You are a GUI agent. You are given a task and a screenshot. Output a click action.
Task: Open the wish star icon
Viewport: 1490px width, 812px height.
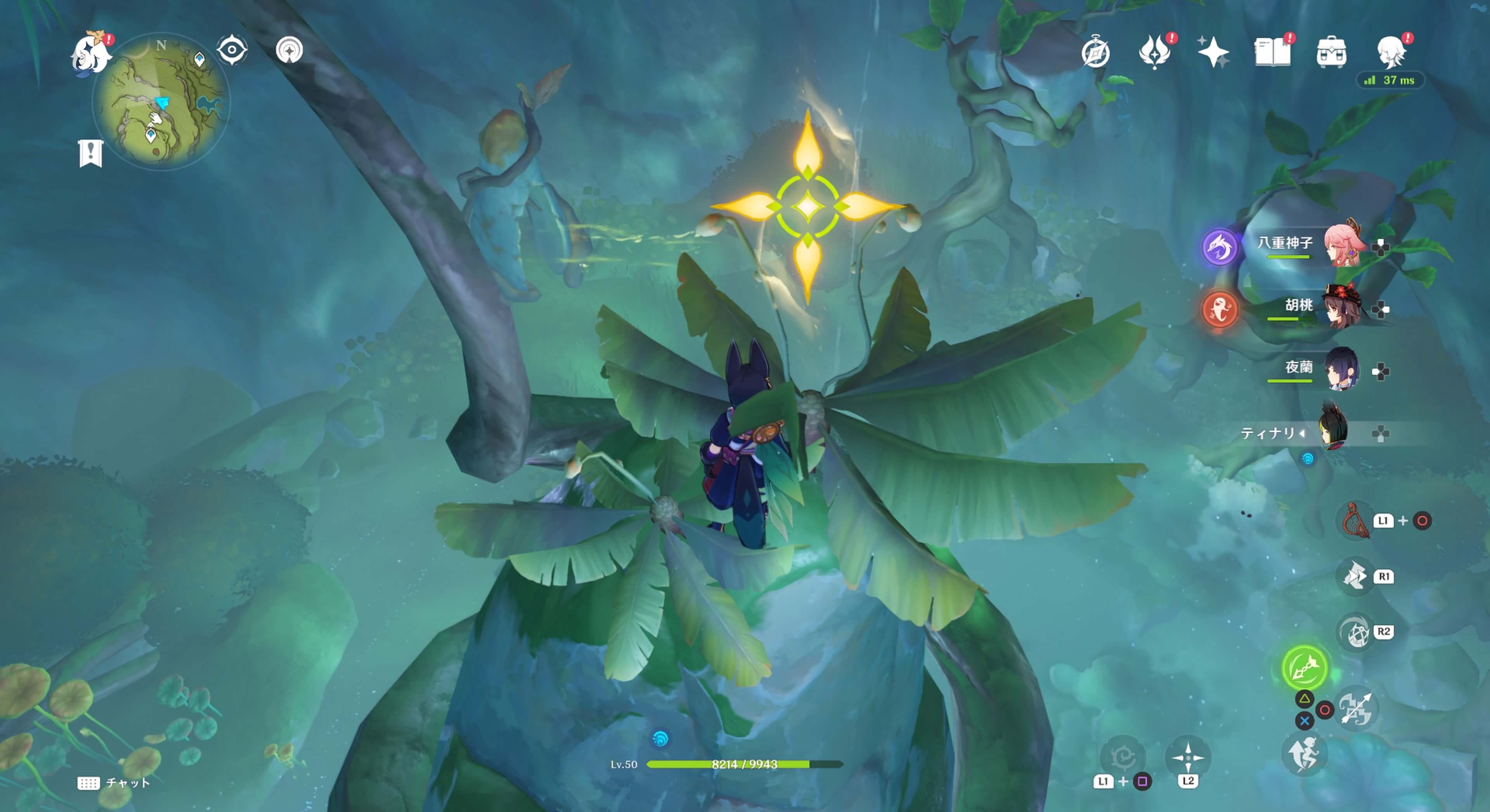(x=1213, y=53)
